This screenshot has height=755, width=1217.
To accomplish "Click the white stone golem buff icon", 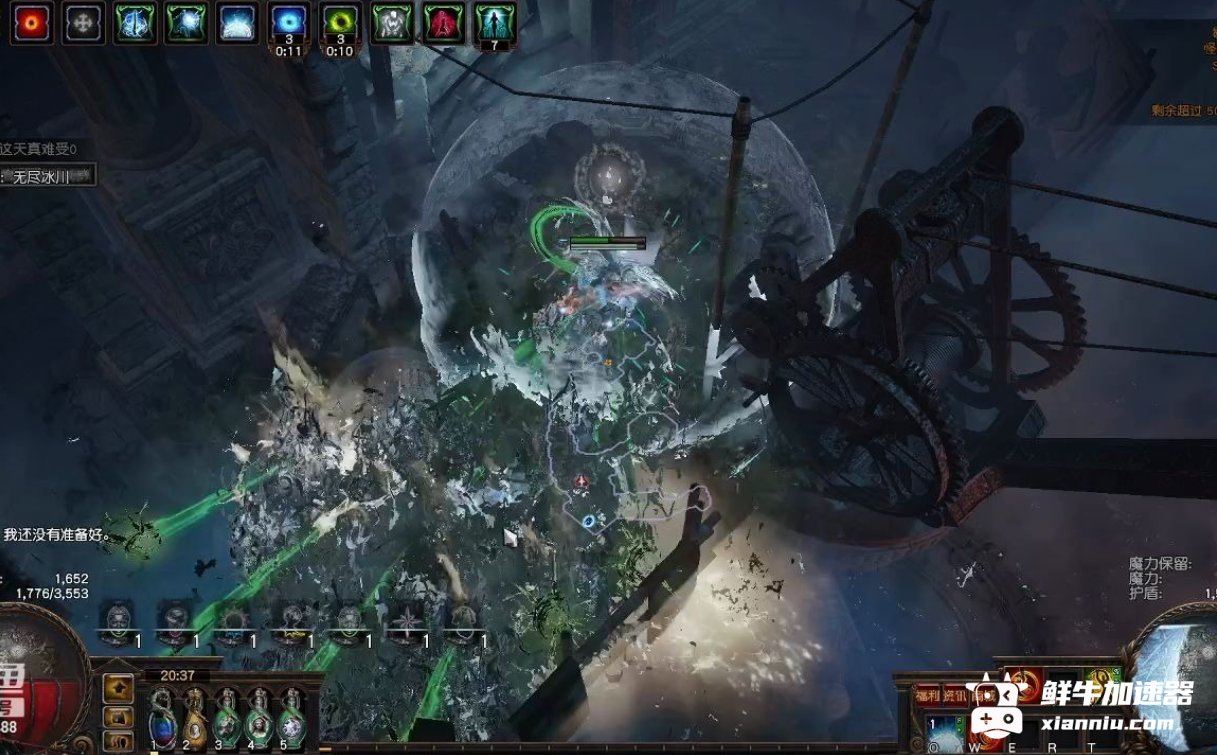I will [x=392, y=23].
